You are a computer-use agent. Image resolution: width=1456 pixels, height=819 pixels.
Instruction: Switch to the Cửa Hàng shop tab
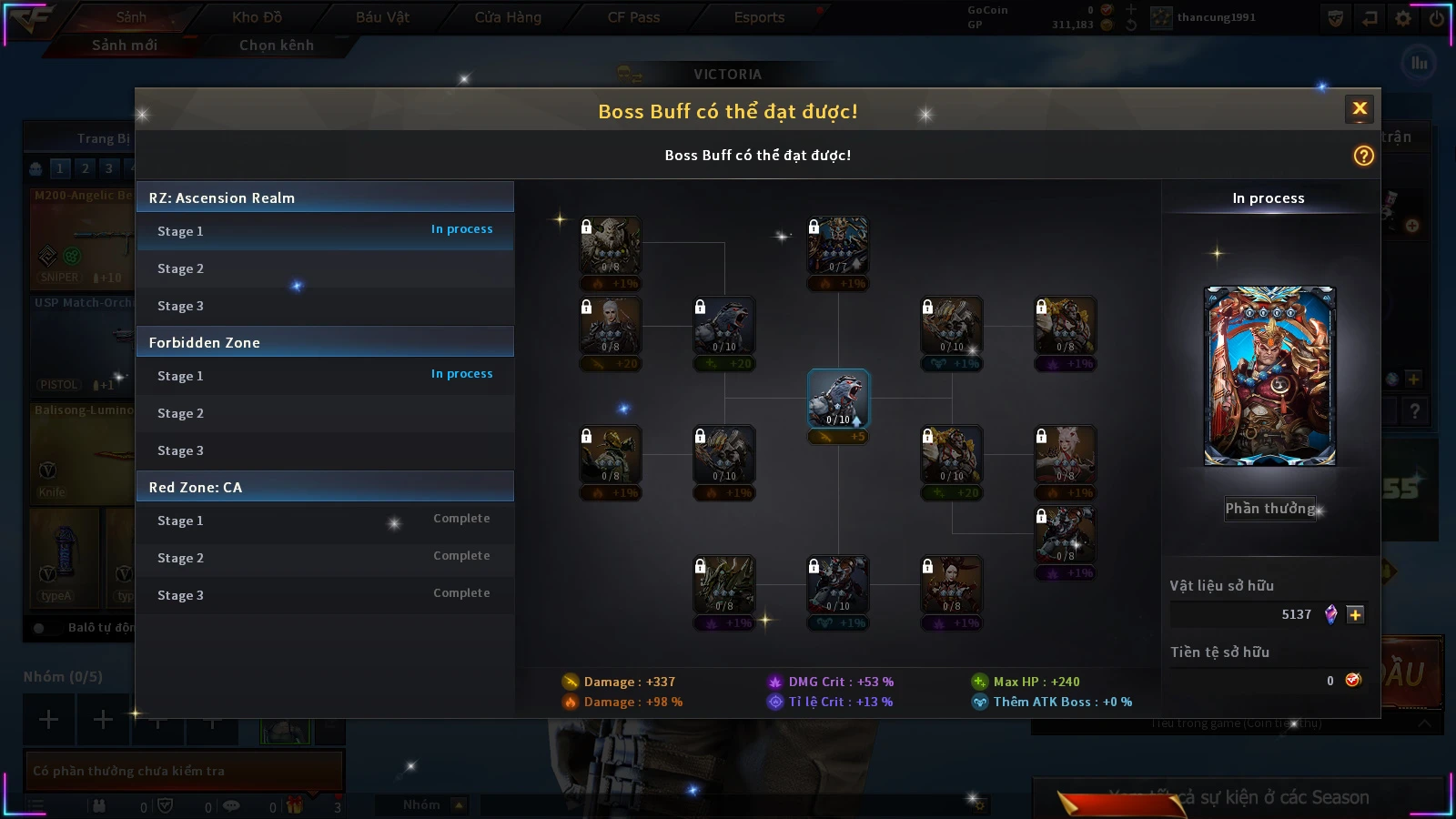point(508,17)
